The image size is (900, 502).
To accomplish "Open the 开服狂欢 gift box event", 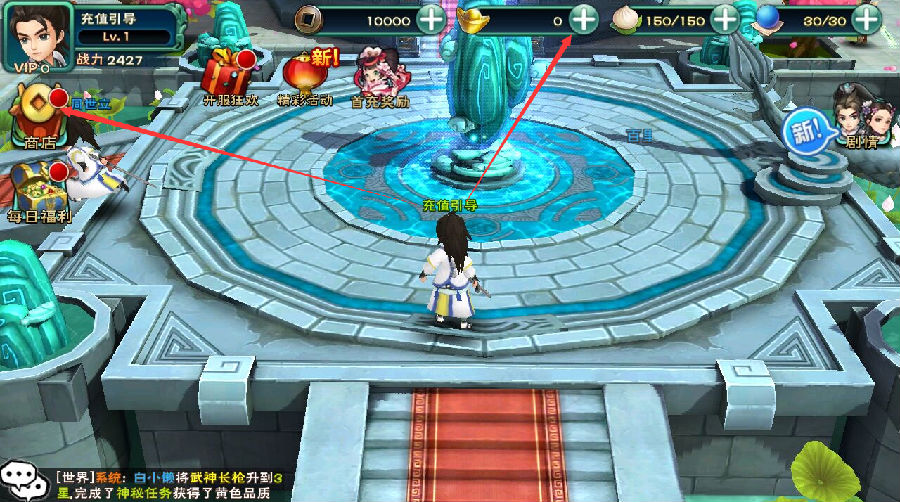I will tap(224, 74).
